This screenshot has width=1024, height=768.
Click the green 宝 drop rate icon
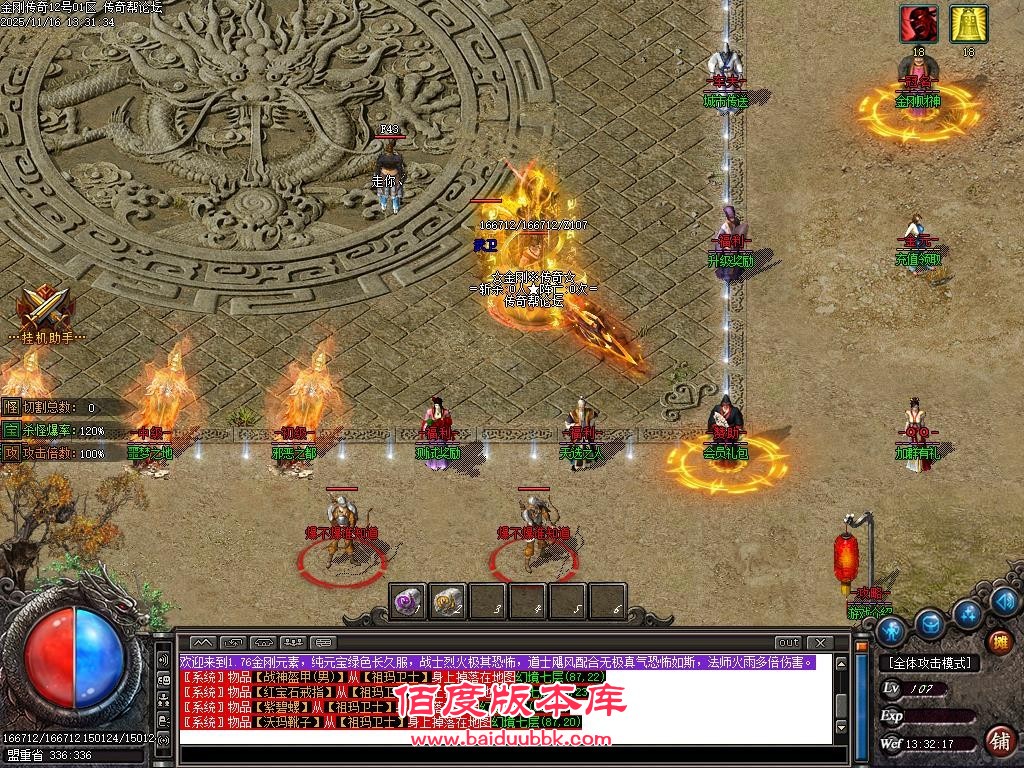point(11,430)
